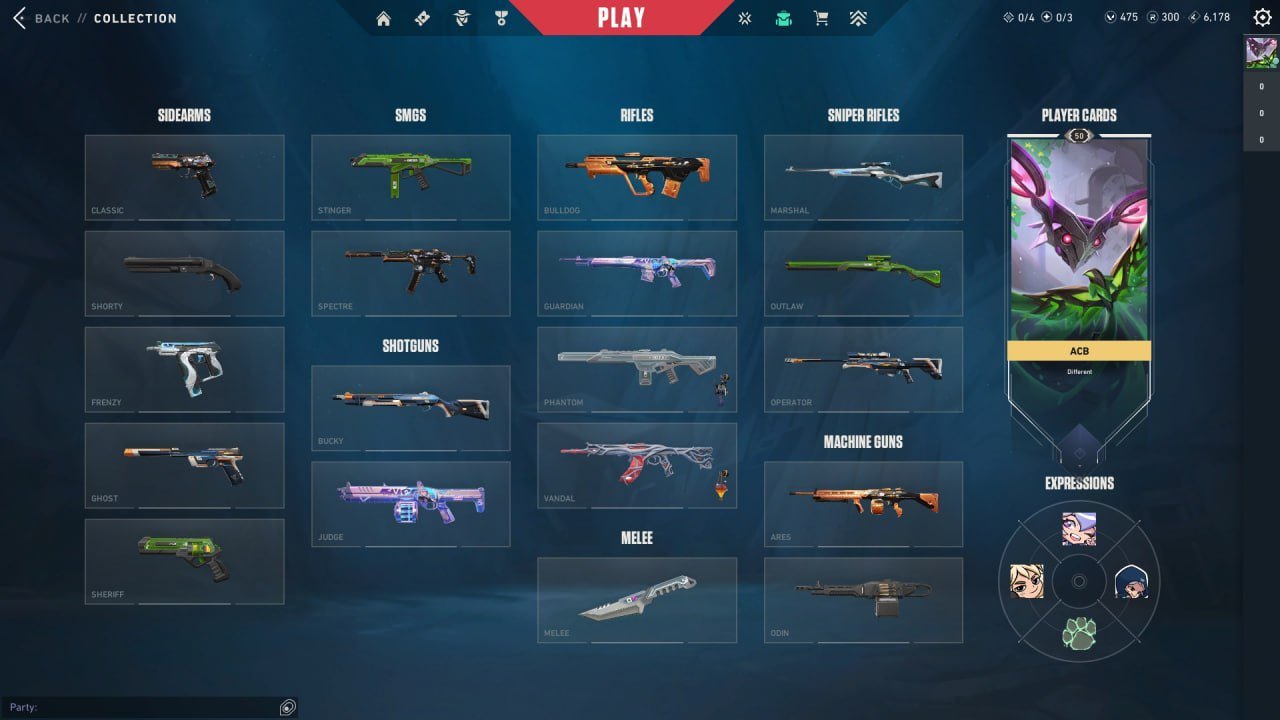
Task: Open the Vandal skin card
Action: [x=637, y=465]
